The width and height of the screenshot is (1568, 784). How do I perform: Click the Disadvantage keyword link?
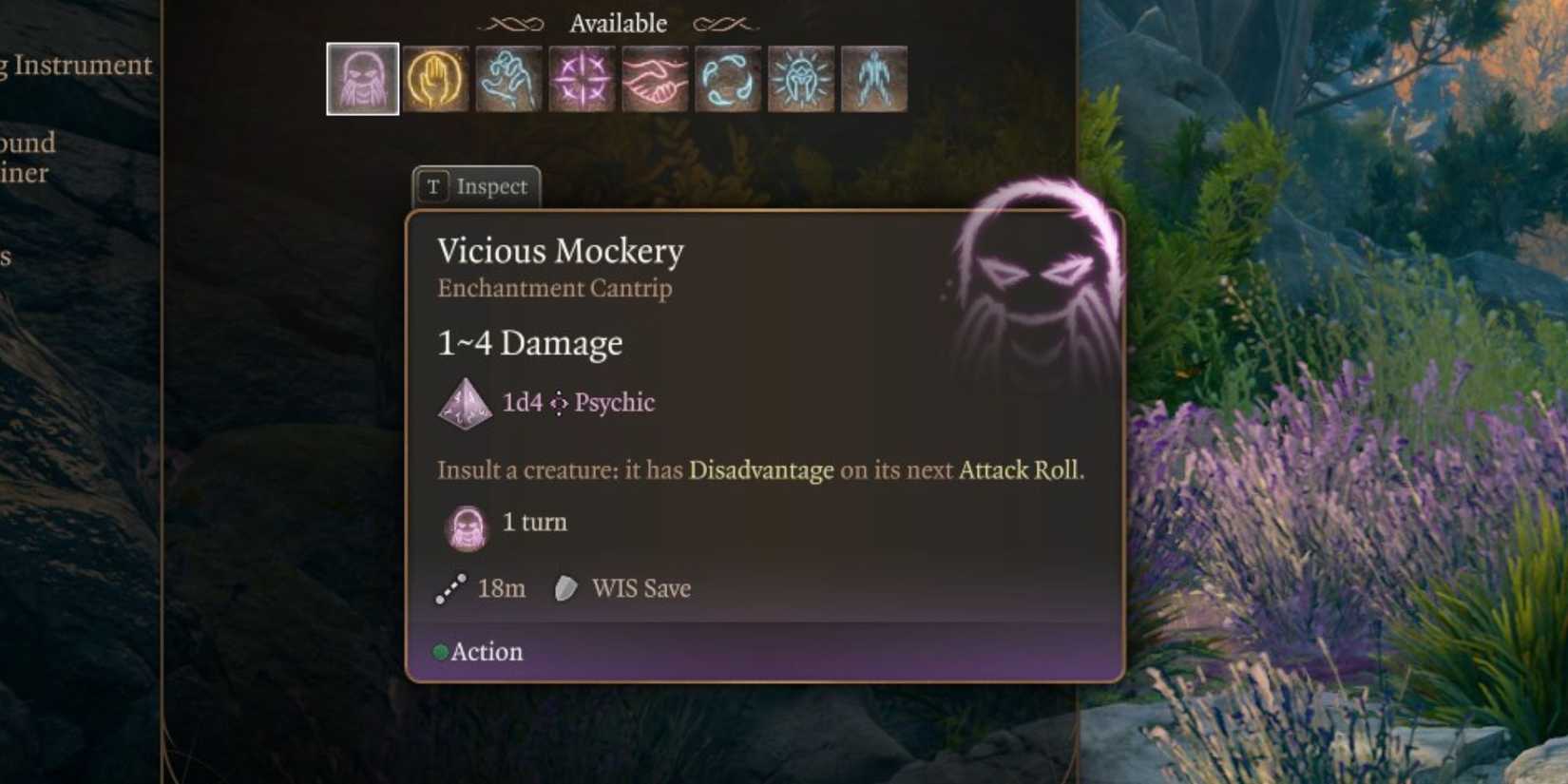pyautogui.click(x=759, y=469)
